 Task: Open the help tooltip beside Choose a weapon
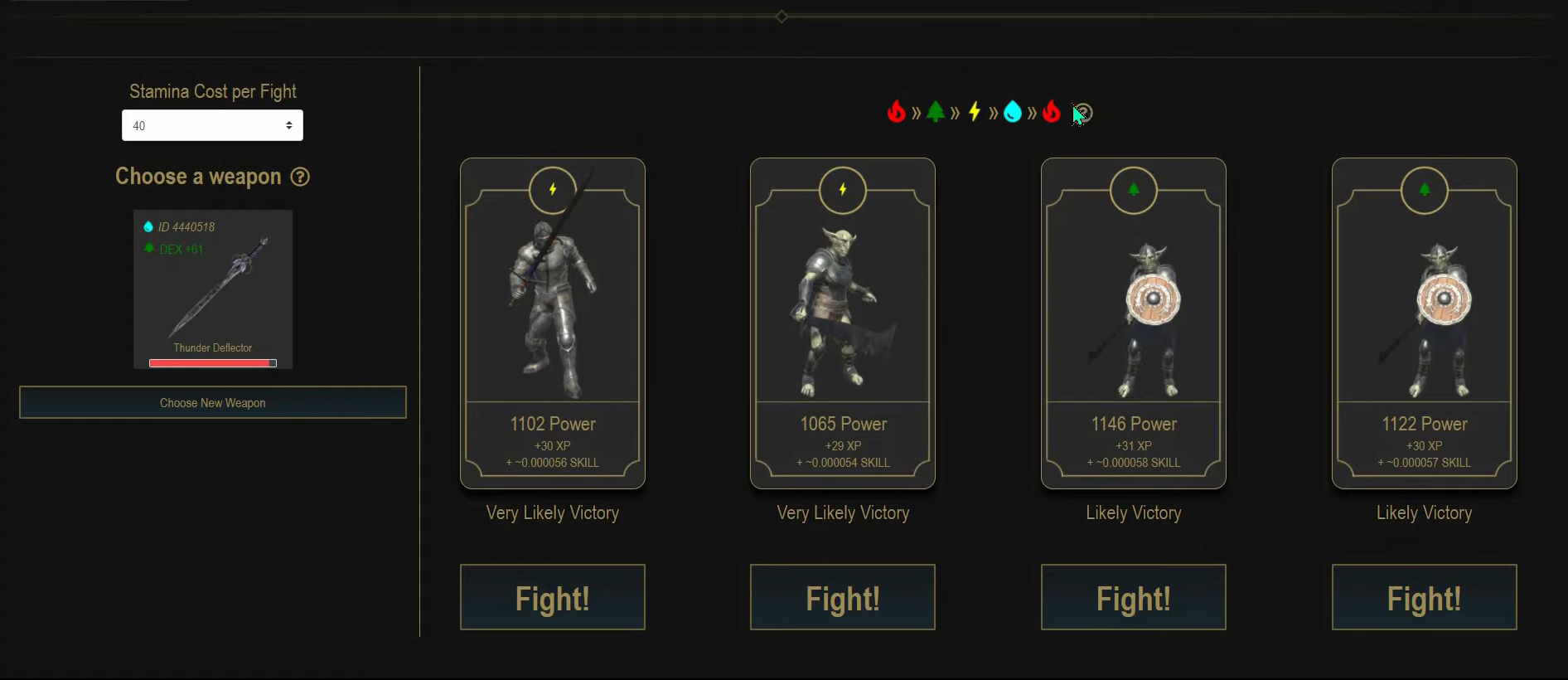click(301, 177)
